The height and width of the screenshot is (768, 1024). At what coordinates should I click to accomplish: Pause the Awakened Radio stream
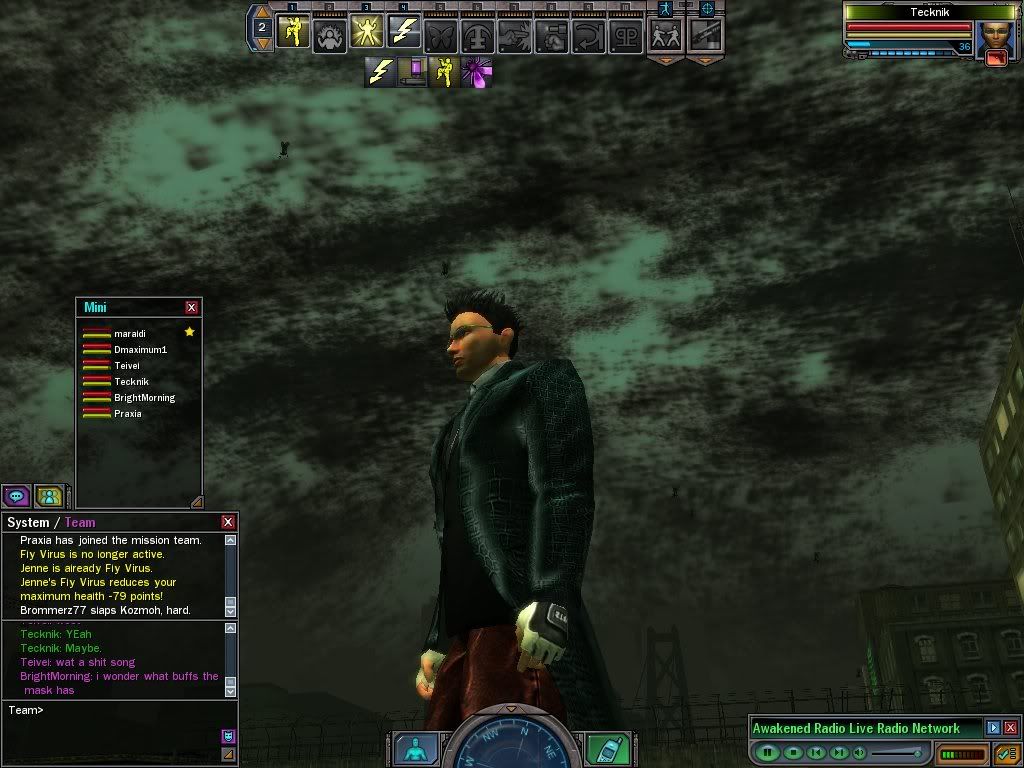pos(767,752)
